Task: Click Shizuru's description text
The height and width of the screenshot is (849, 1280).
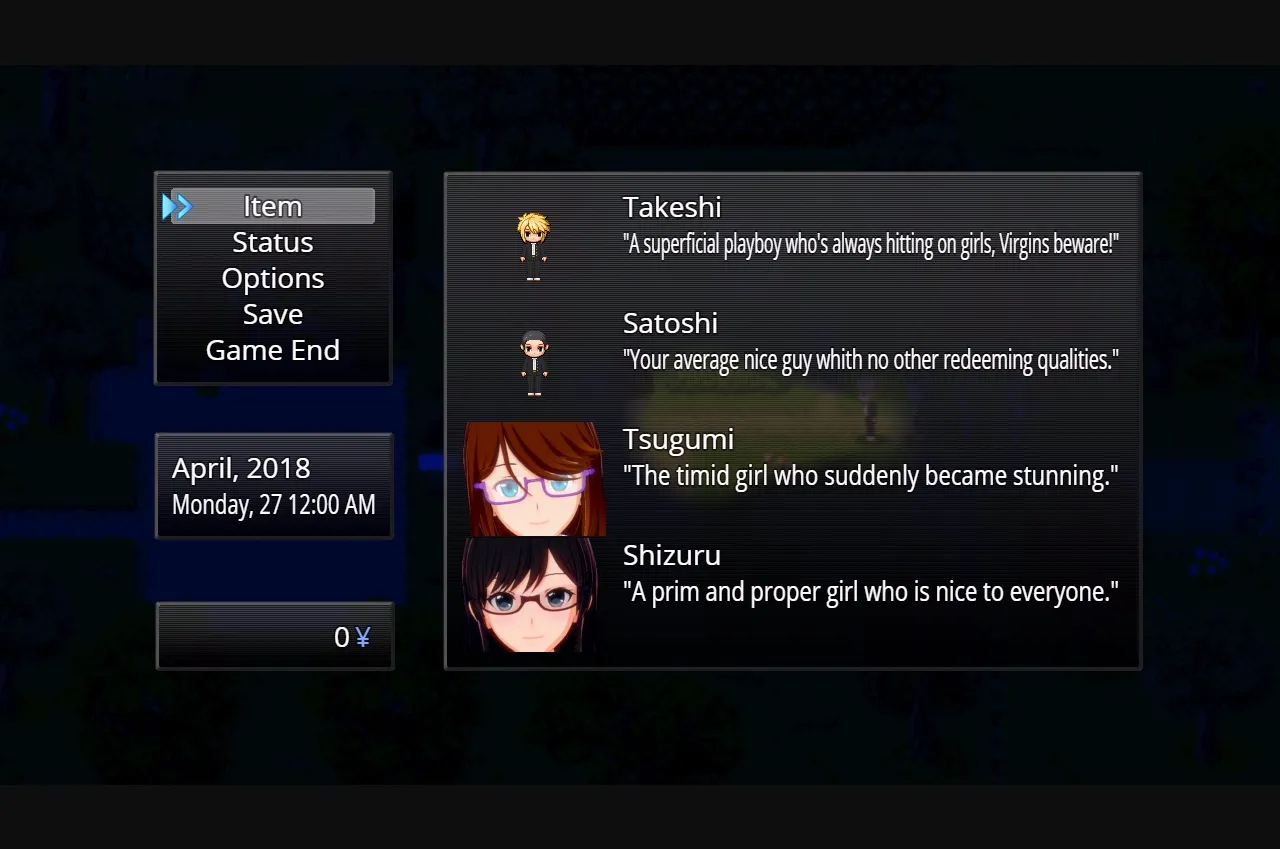Action: pyautogui.click(x=868, y=591)
